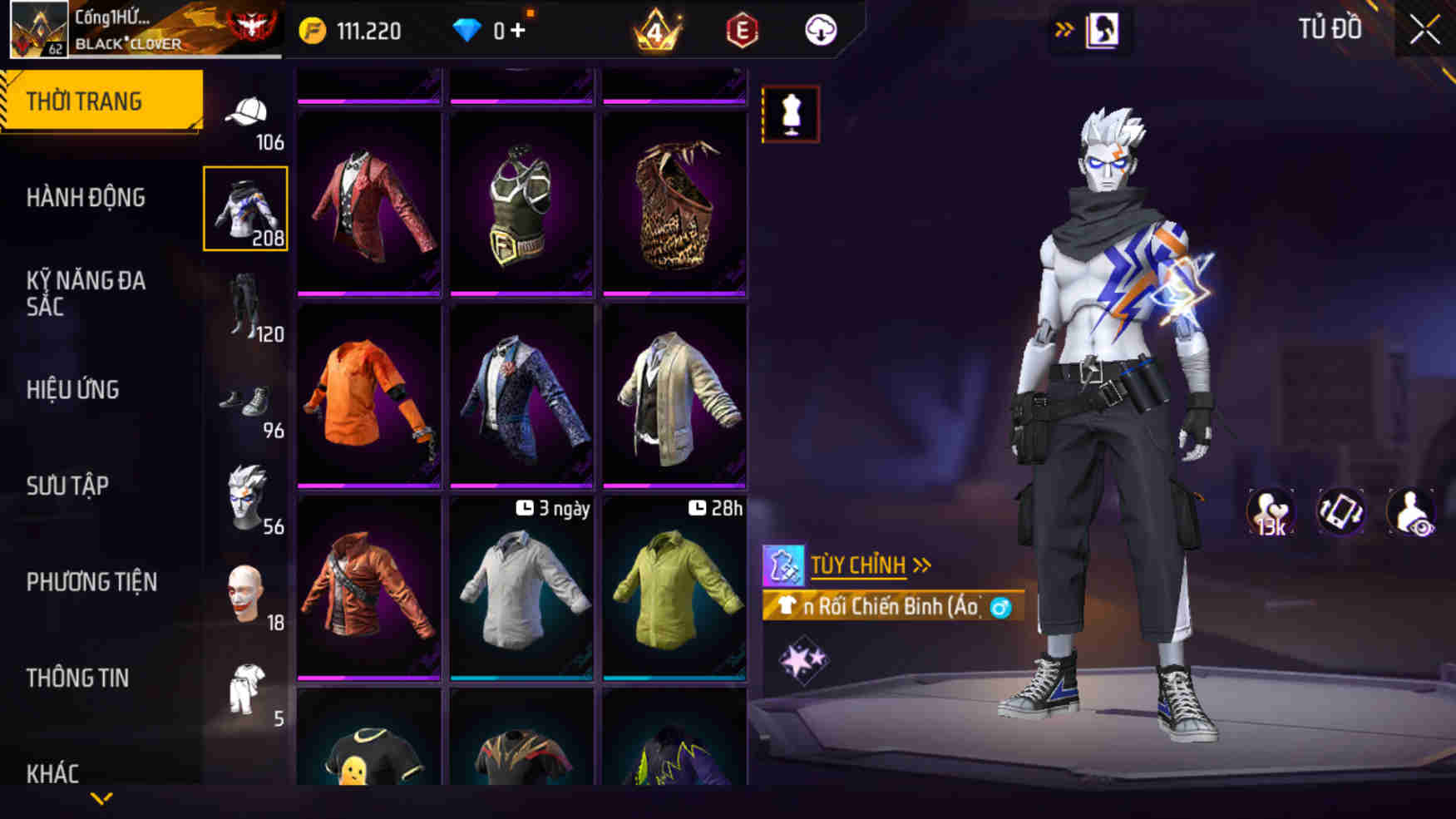Click the 13k likes heart icon
This screenshot has width=1456, height=819.
click(x=1270, y=511)
